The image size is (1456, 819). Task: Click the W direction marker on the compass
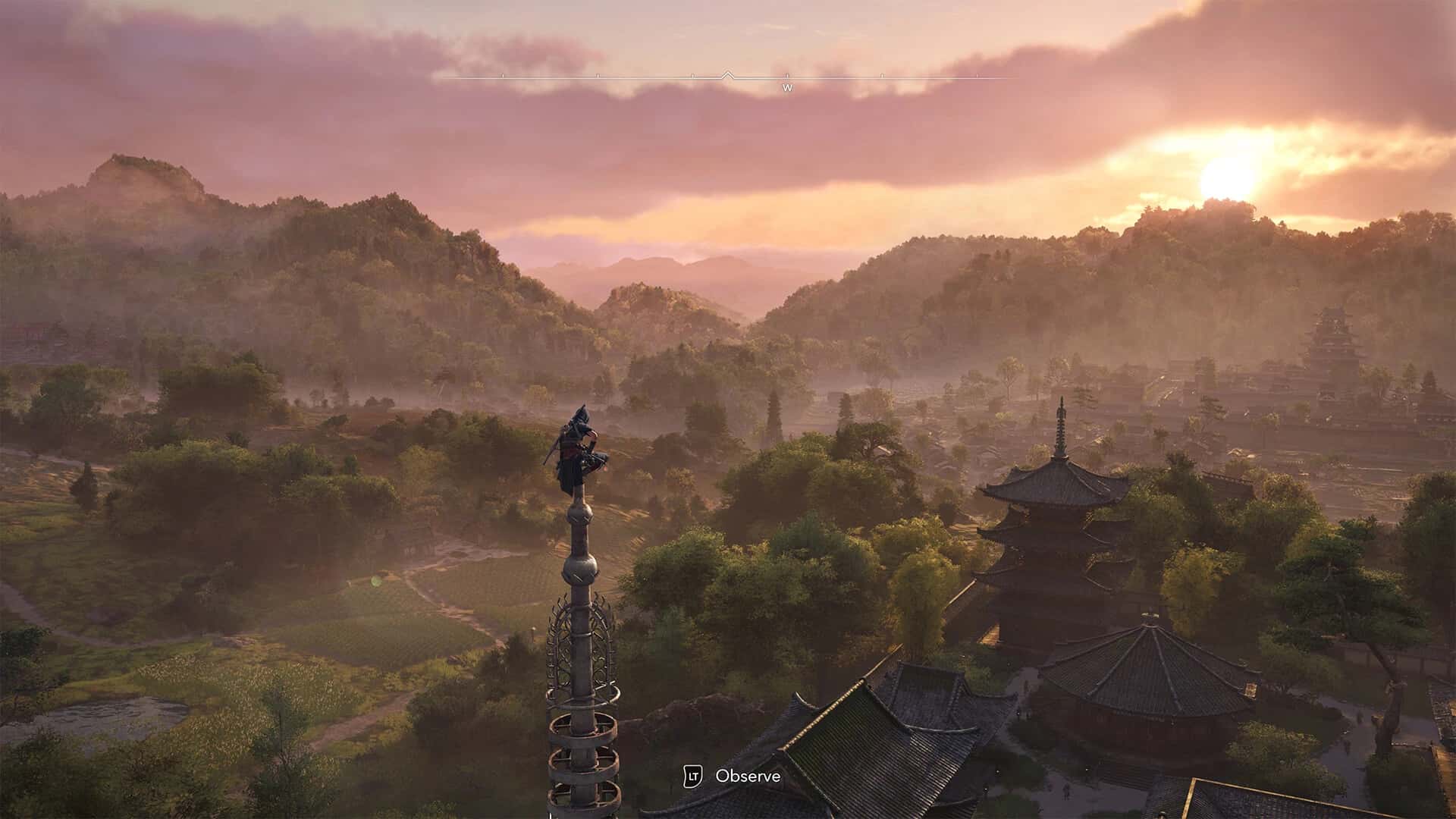(x=788, y=88)
